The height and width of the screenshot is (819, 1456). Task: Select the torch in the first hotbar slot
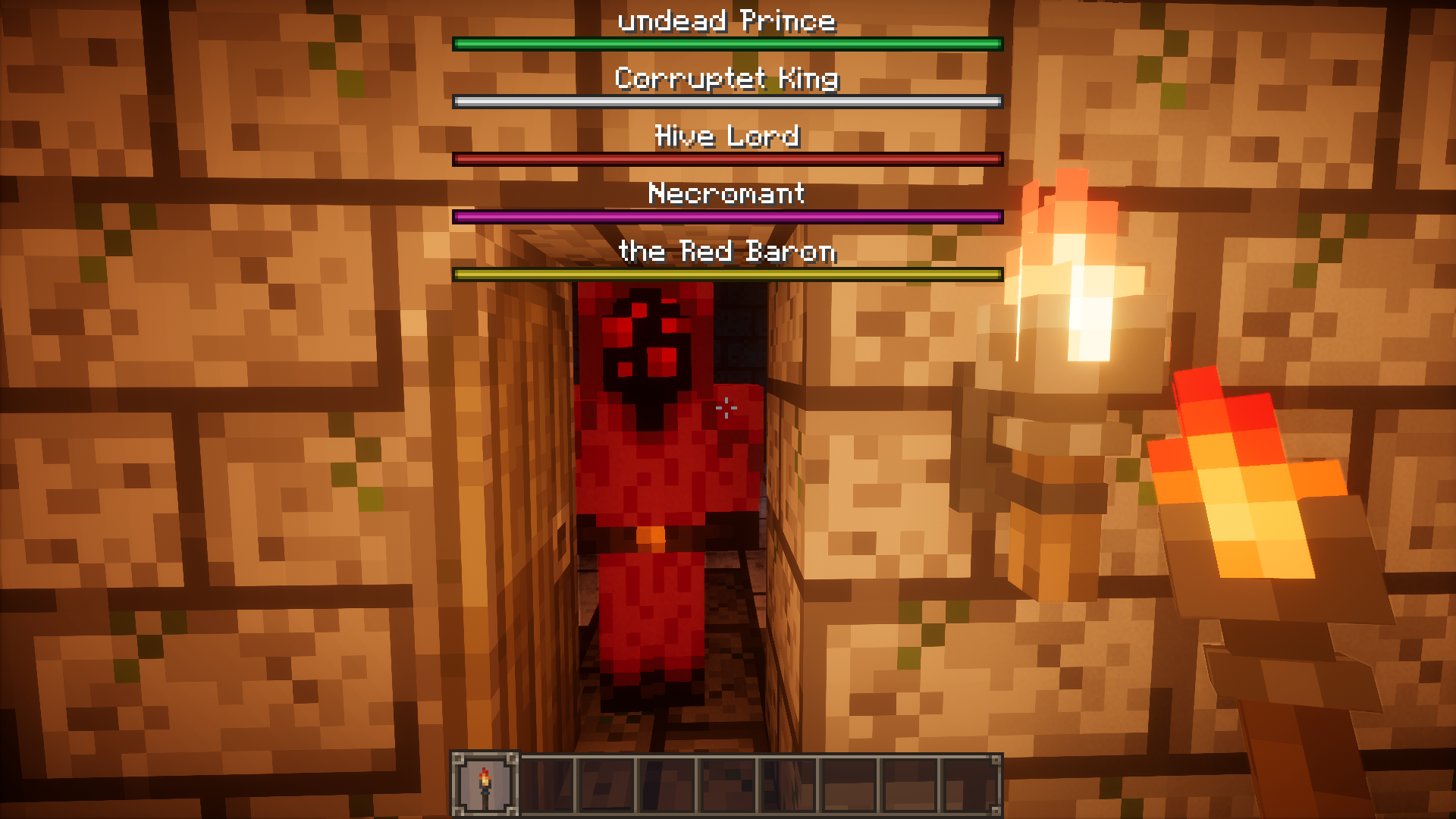485,781
